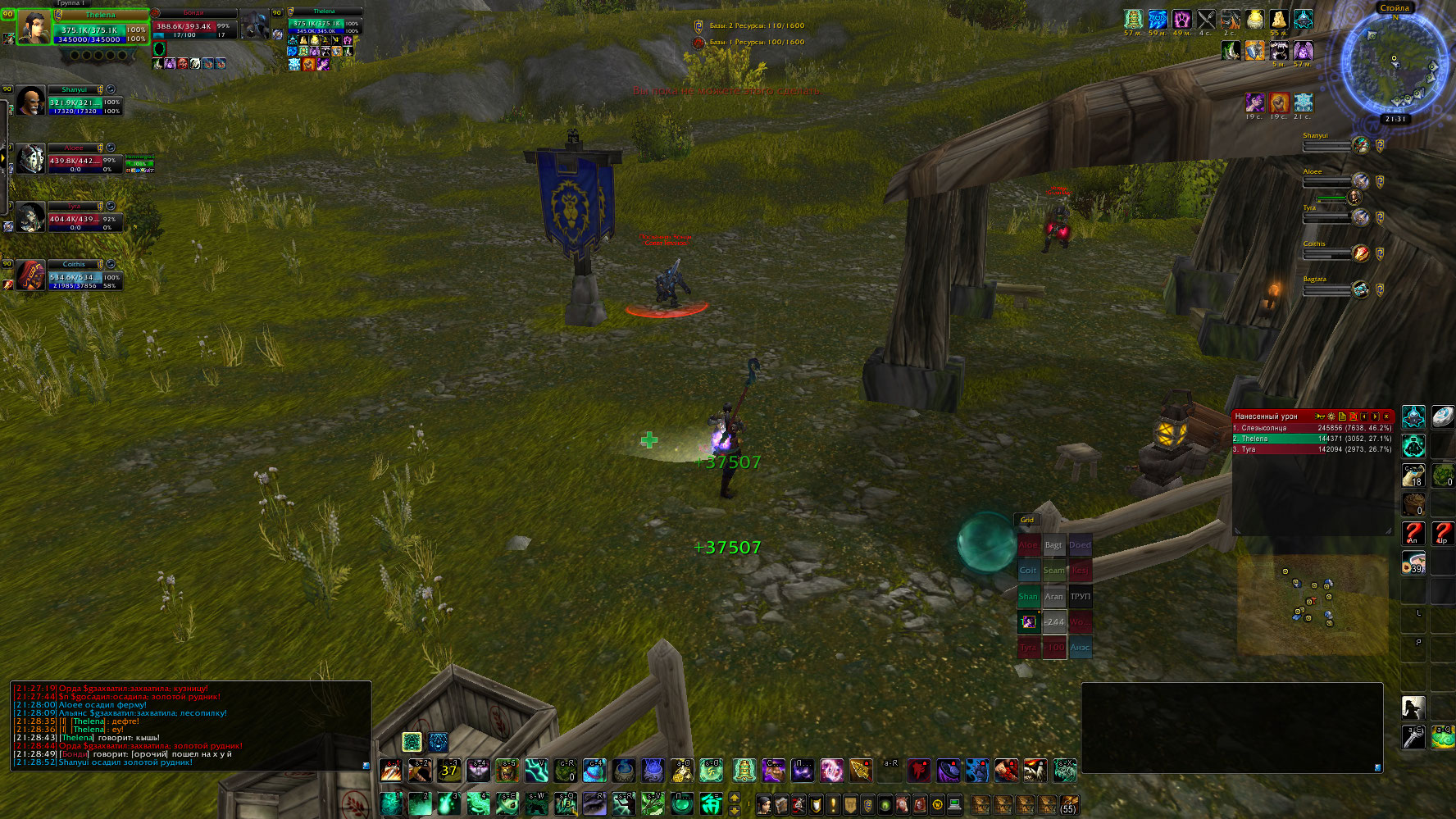1456x819 pixels.
Task: Activate the green lightning ability bound to V
Action: pos(536,771)
